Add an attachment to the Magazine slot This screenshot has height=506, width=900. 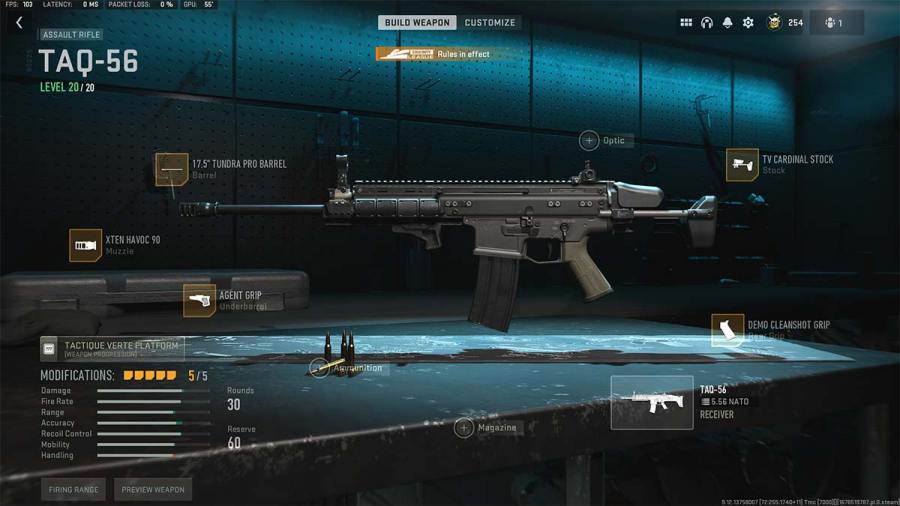[464, 428]
